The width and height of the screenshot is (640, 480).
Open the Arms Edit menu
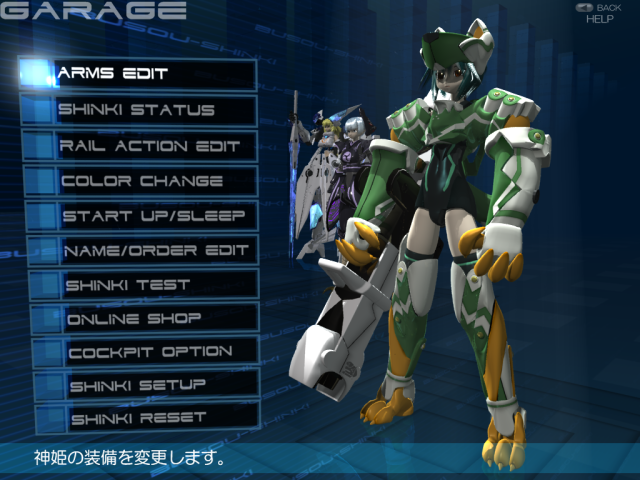(x=140, y=74)
